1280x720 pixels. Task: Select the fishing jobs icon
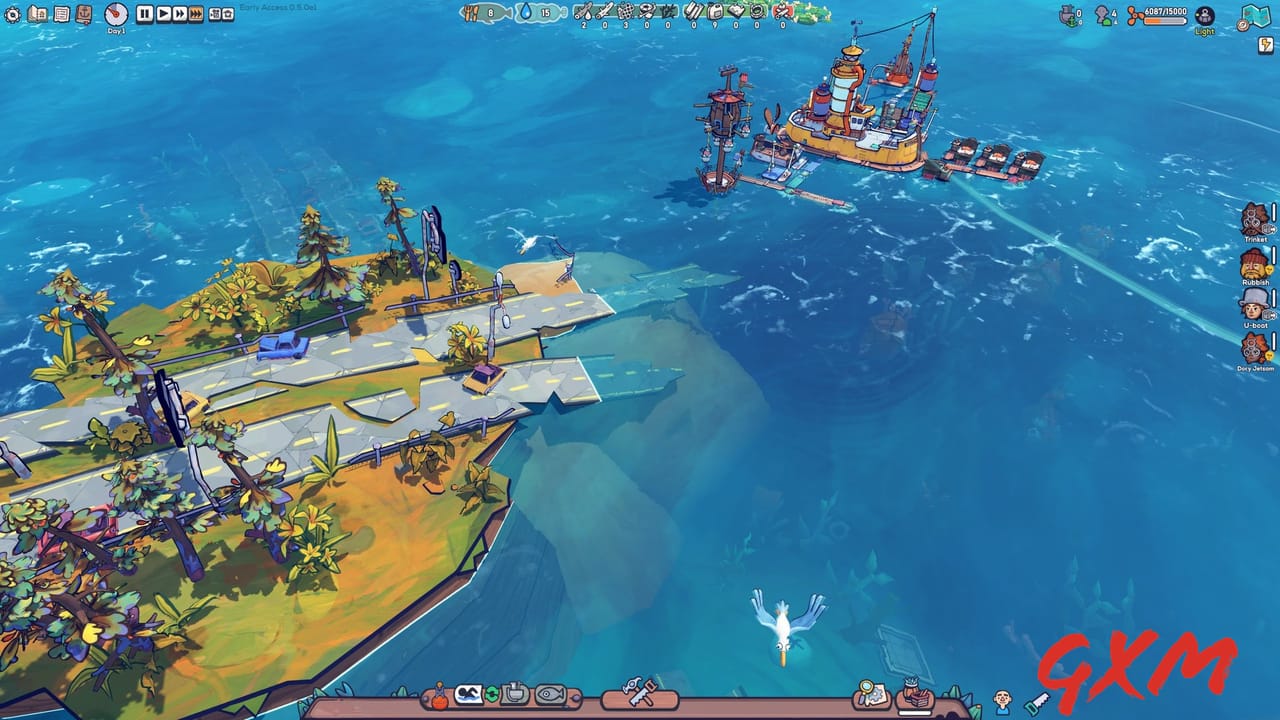(x=549, y=694)
